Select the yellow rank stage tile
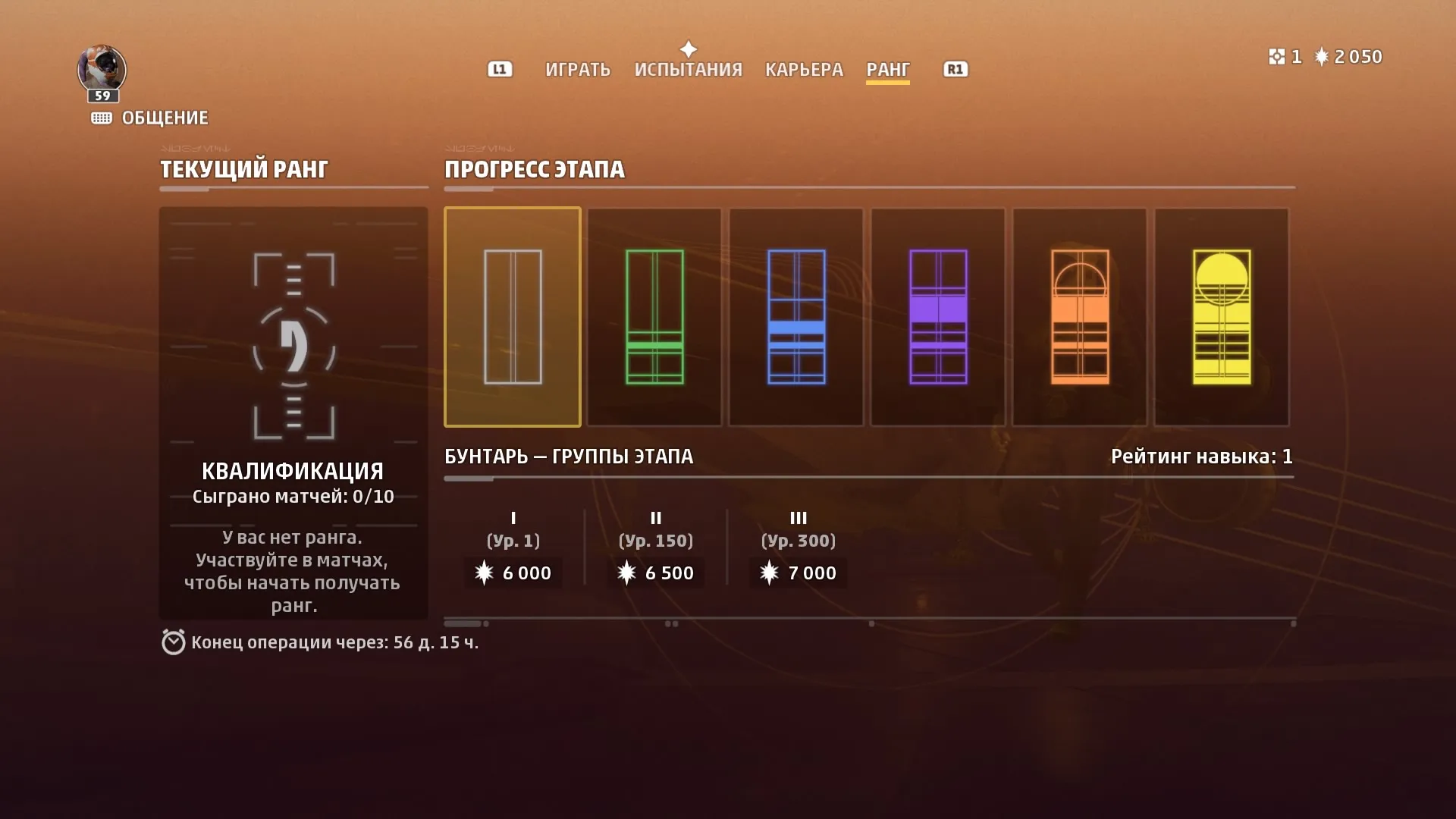Screen dimensions: 1456x819 (x=1222, y=317)
